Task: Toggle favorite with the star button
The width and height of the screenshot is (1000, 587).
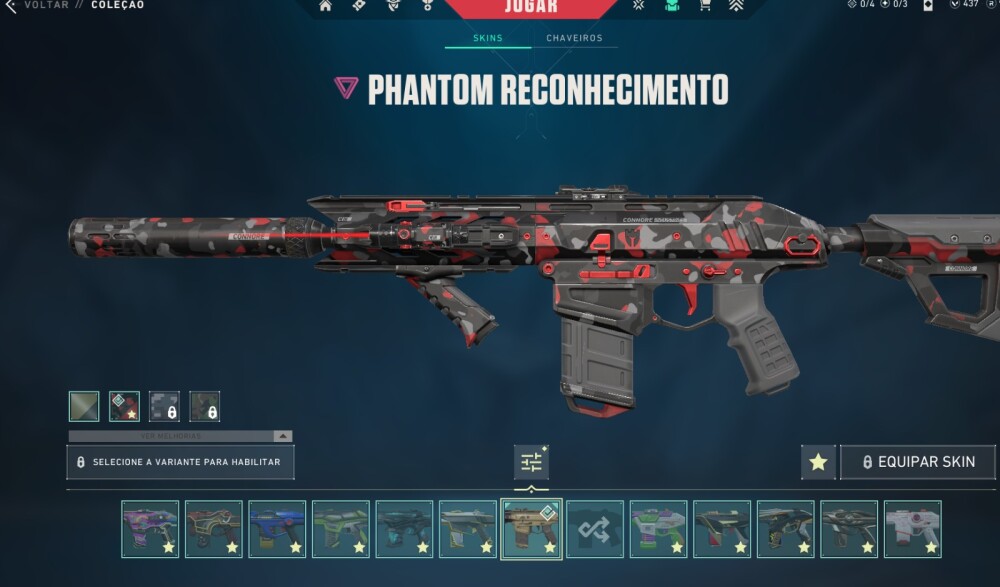Action: click(818, 462)
